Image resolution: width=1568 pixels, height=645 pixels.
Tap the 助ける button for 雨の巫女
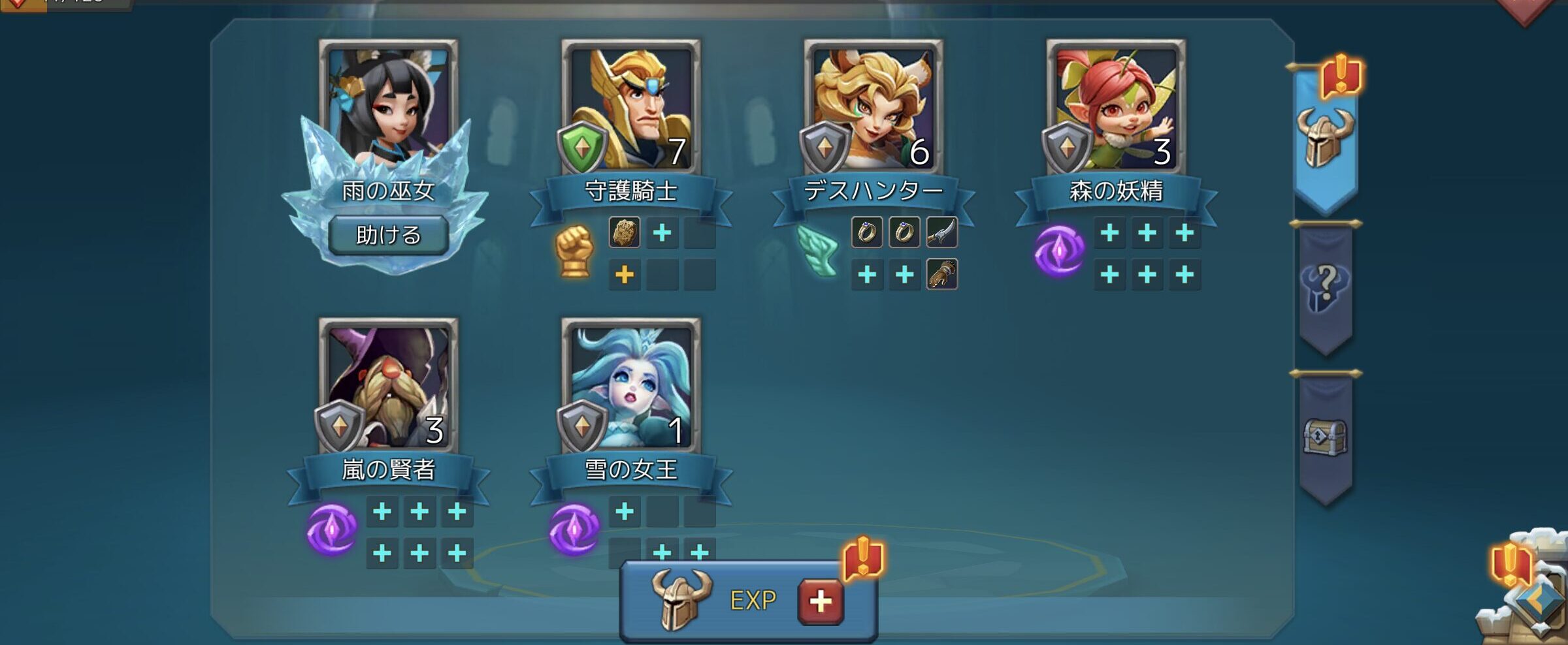tap(388, 235)
